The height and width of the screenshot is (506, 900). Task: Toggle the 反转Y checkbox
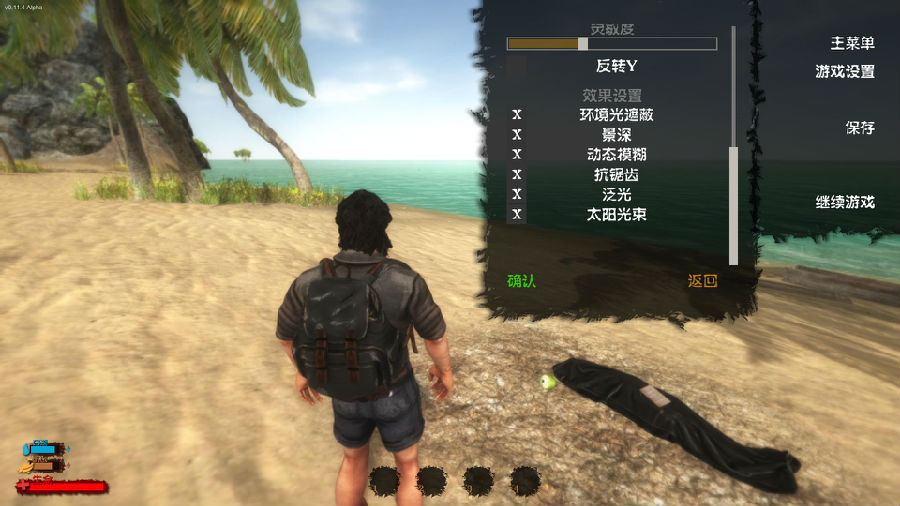pos(517,66)
